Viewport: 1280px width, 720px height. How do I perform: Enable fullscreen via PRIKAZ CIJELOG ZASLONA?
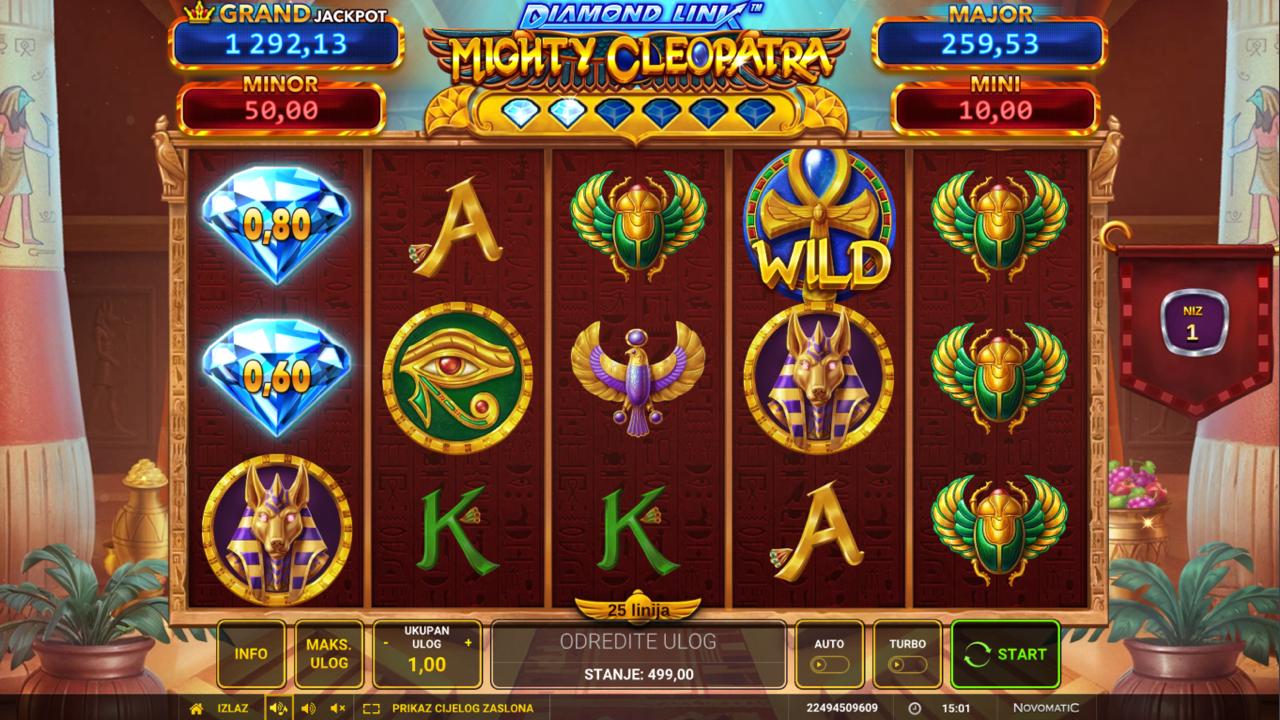click(450, 708)
